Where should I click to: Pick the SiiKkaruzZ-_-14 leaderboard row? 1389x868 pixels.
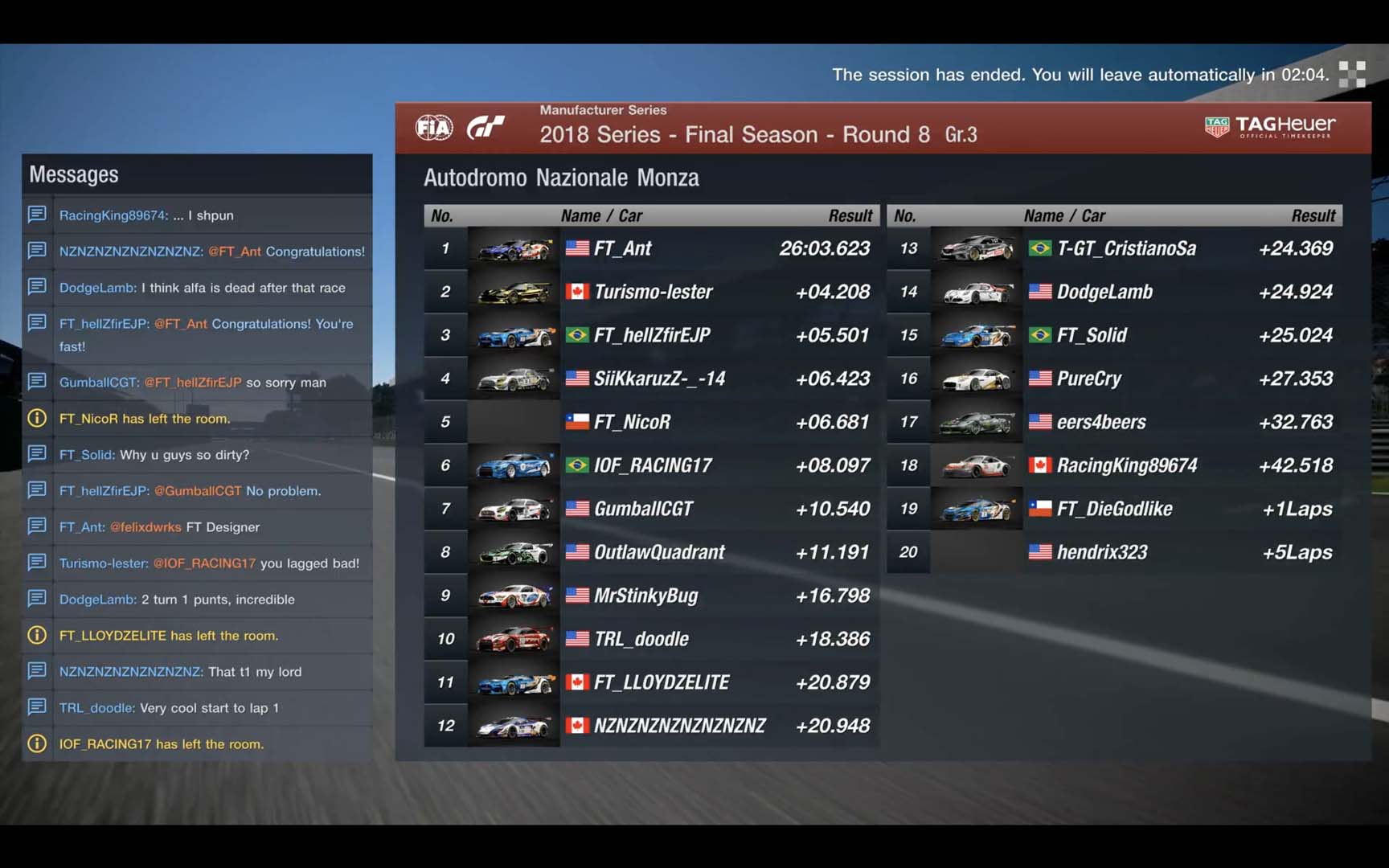pyautogui.click(x=651, y=379)
